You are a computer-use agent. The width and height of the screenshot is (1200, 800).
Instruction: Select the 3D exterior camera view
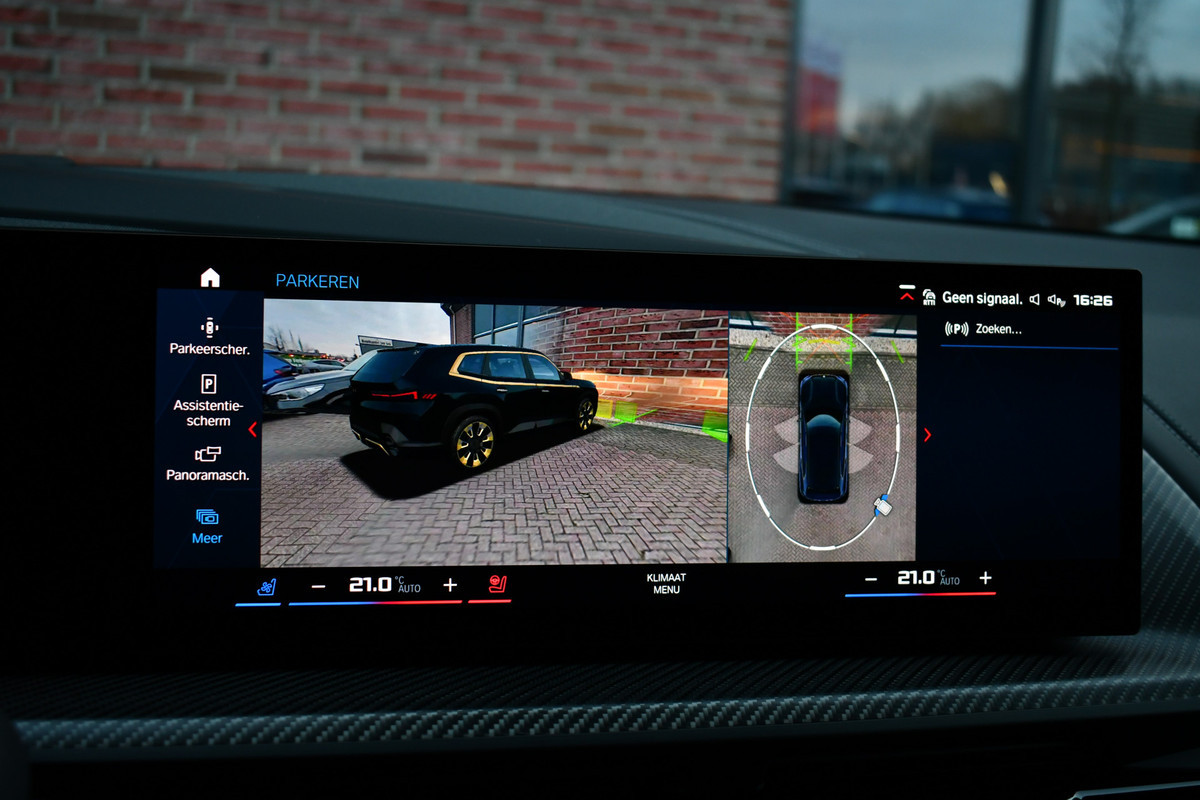click(494, 433)
